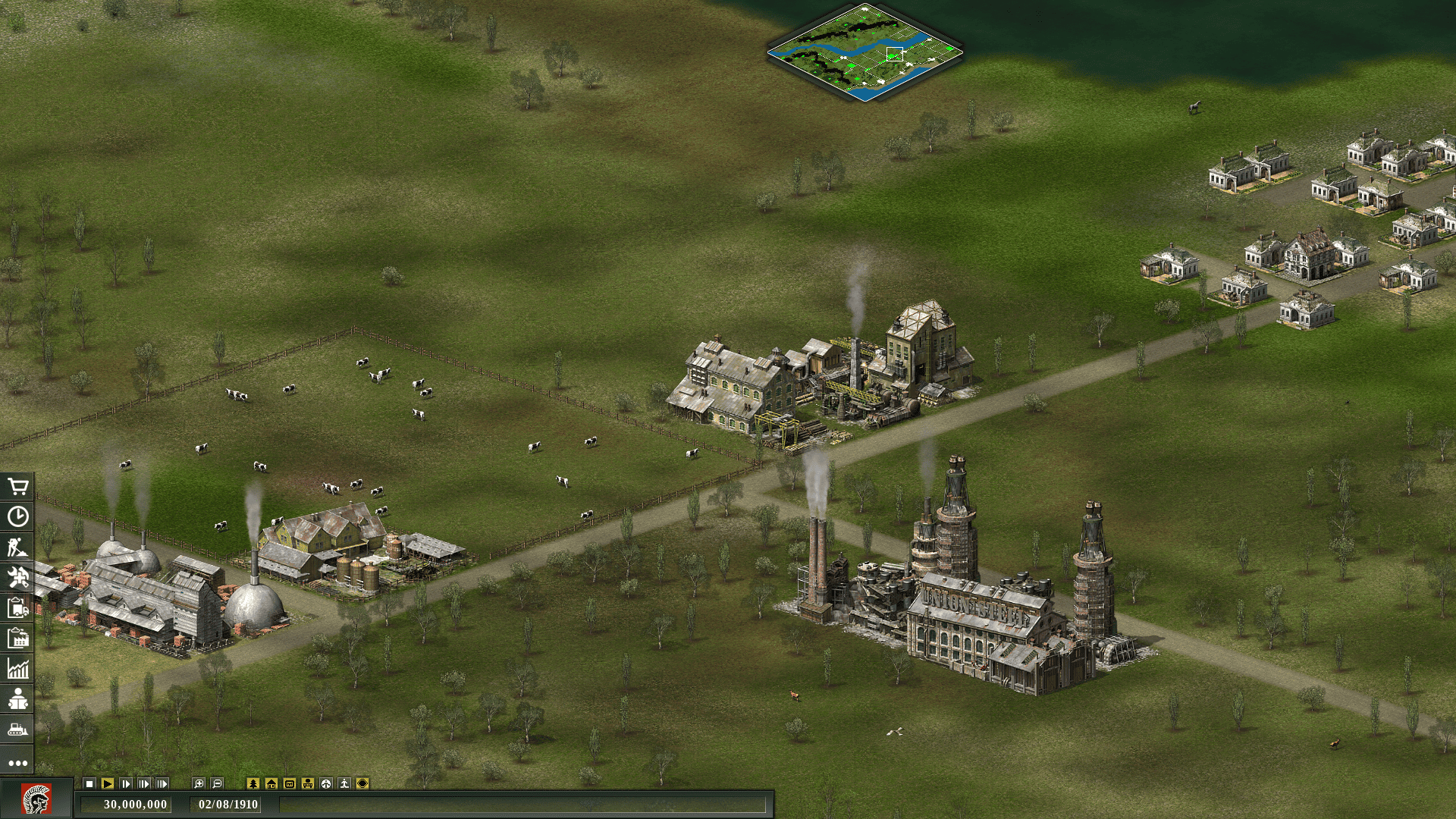Click the helmet company logo
Image resolution: width=1456 pixels, height=819 pixels.
[x=36, y=799]
